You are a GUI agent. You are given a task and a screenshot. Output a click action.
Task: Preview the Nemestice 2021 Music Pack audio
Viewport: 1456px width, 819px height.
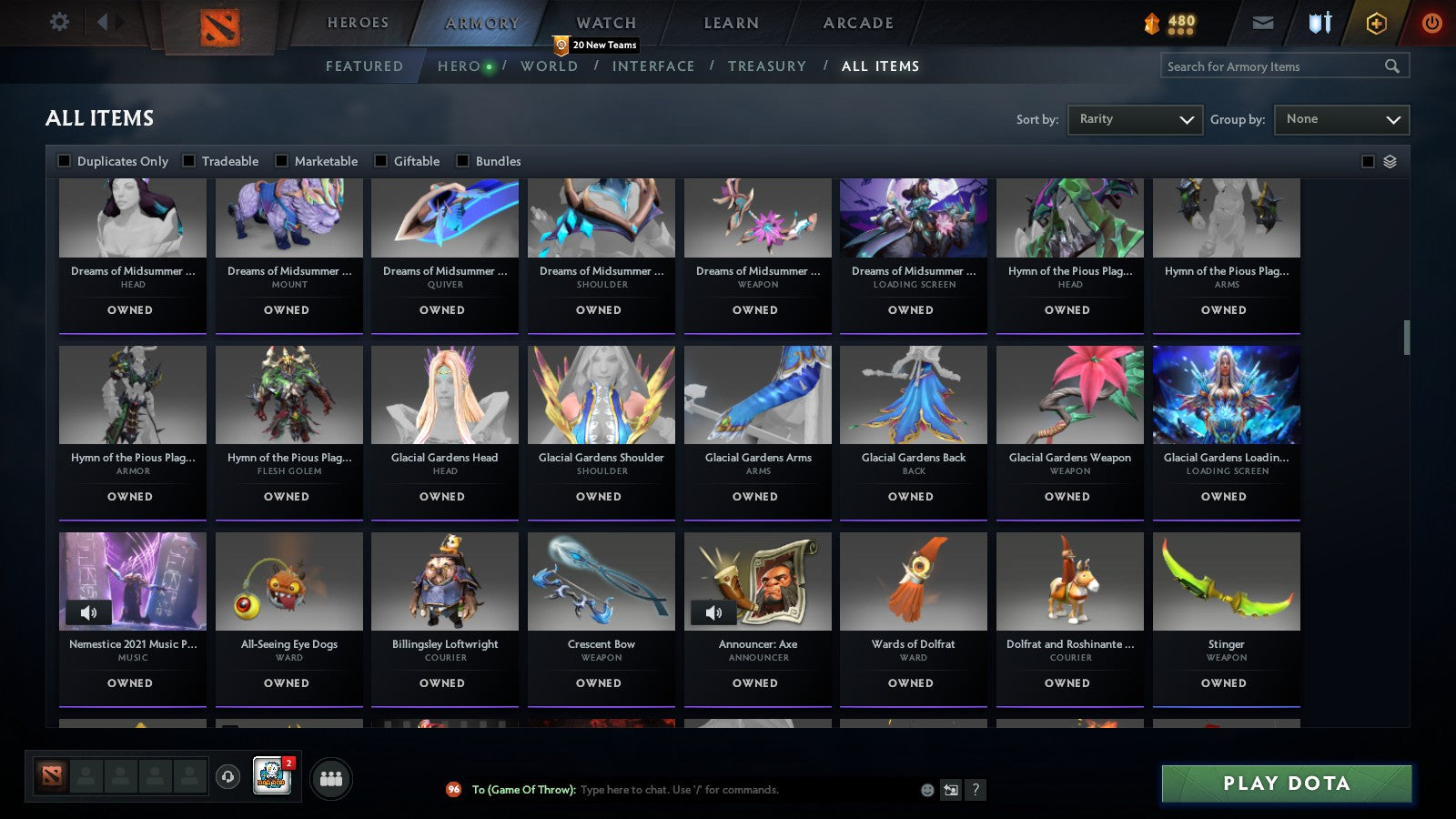coord(90,612)
